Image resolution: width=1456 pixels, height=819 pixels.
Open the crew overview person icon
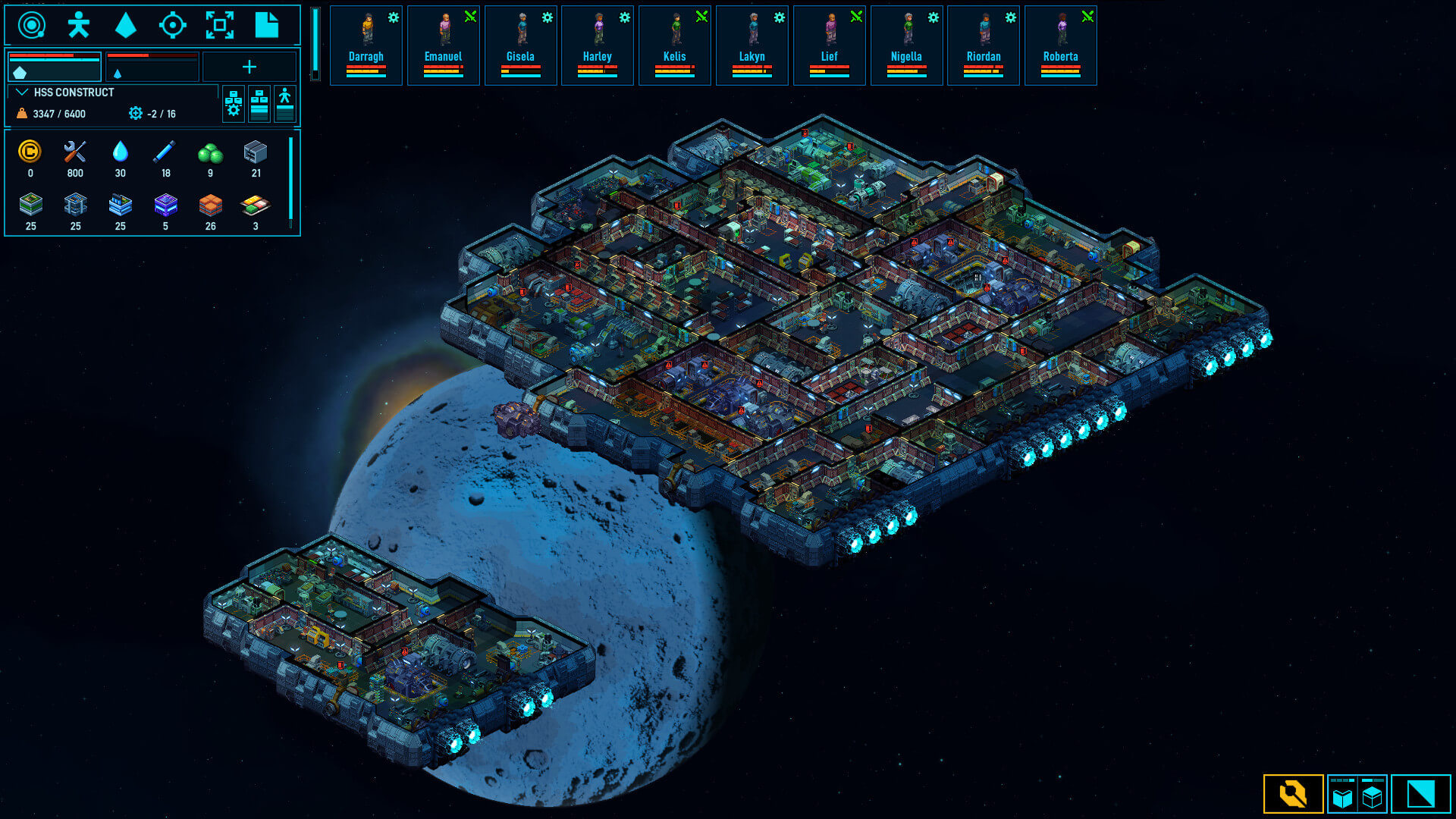(78, 24)
